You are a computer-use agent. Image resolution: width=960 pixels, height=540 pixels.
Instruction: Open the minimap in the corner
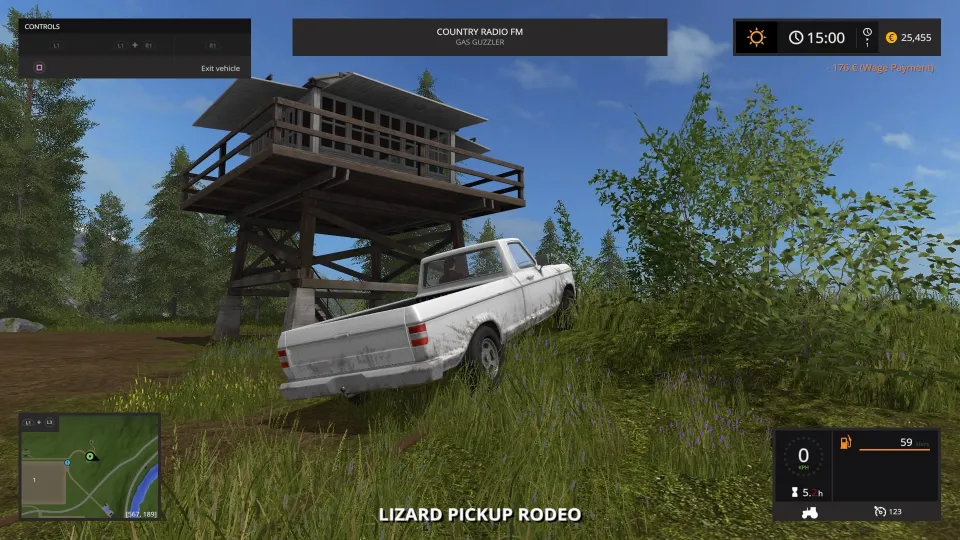(90, 466)
